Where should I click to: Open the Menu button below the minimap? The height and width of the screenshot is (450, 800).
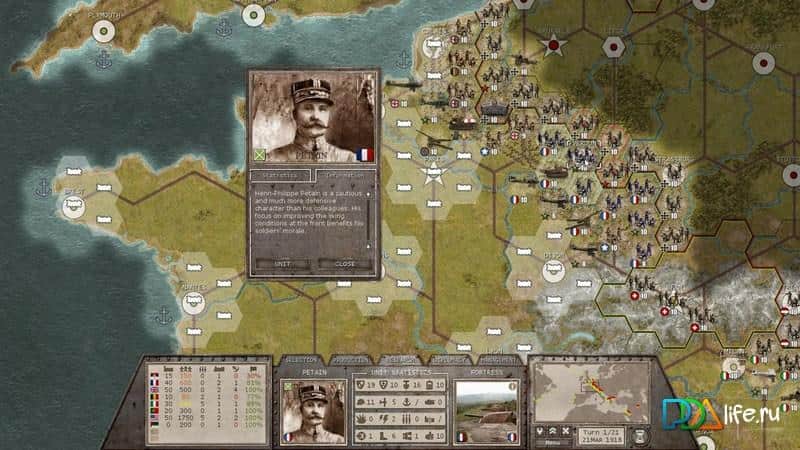click(x=550, y=441)
